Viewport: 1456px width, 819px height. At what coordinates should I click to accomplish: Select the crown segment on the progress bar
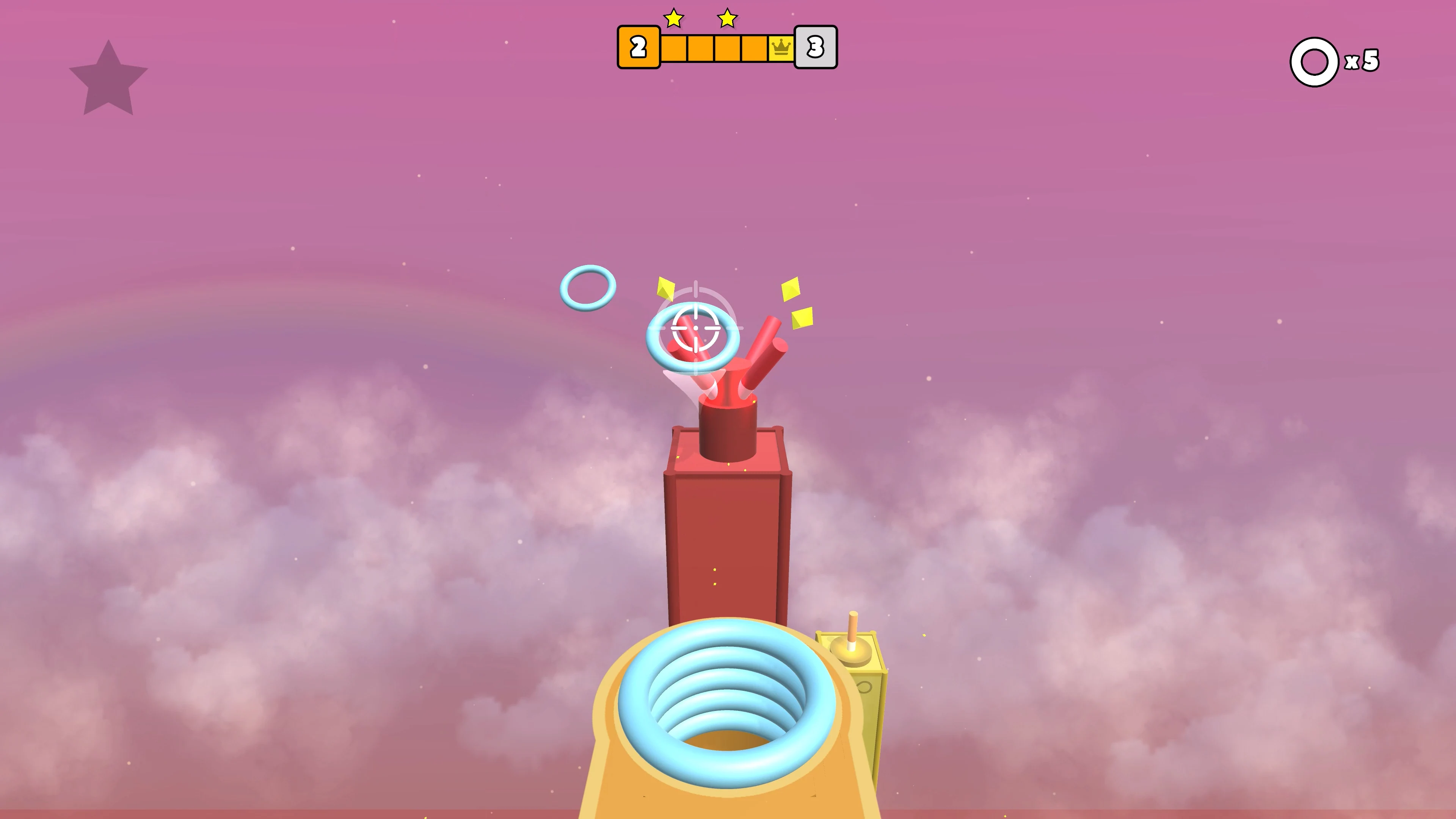(781, 48)
